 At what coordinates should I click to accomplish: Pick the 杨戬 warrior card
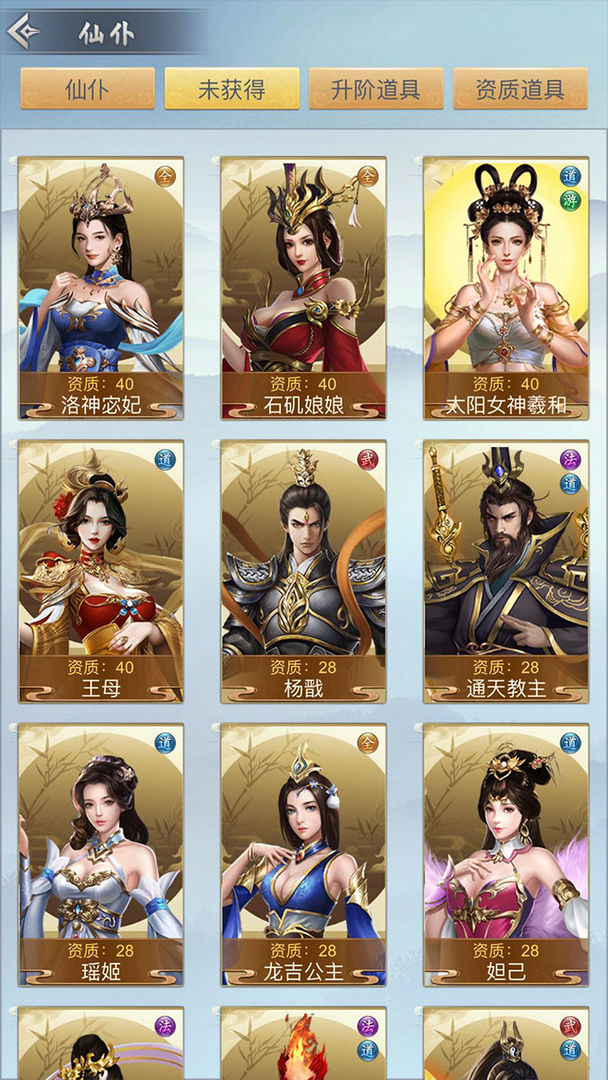[x=304, y=571]
